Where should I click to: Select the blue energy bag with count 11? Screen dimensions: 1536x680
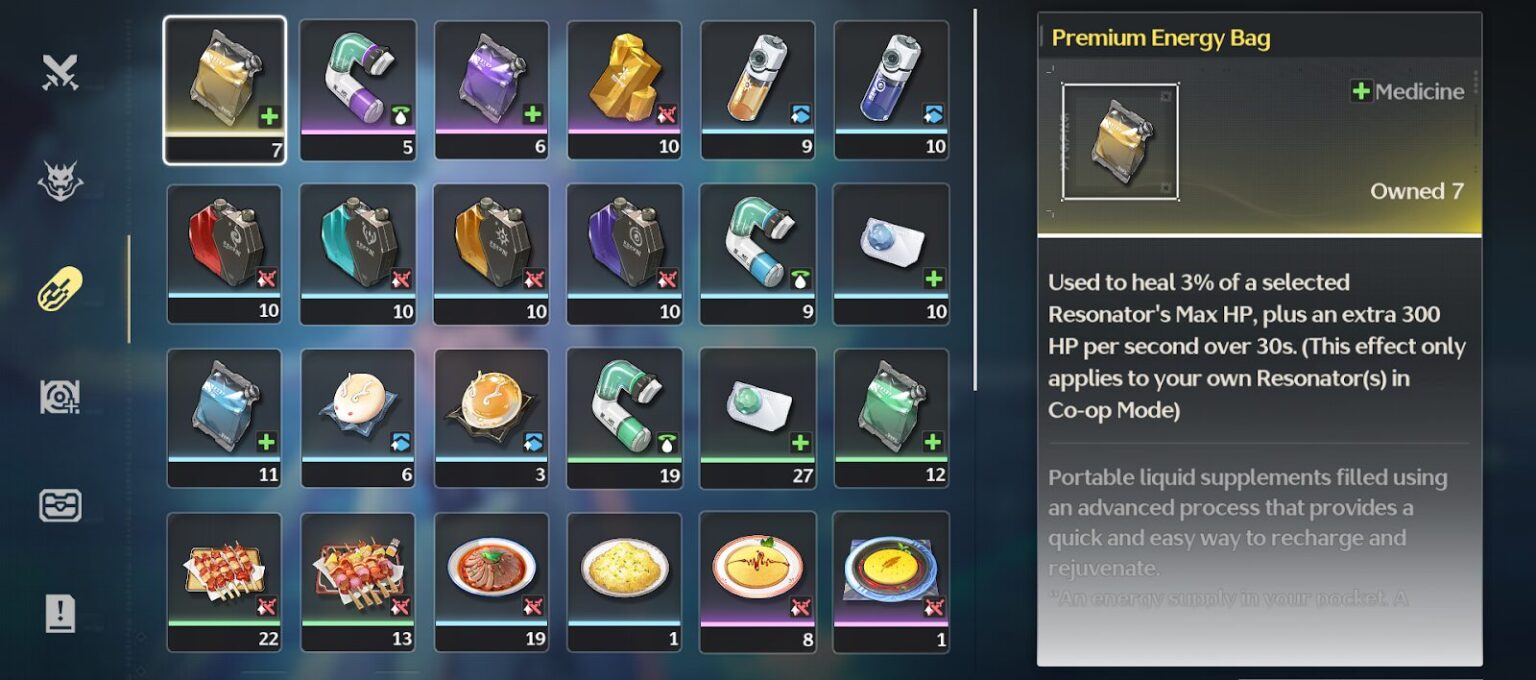point(224,416)
